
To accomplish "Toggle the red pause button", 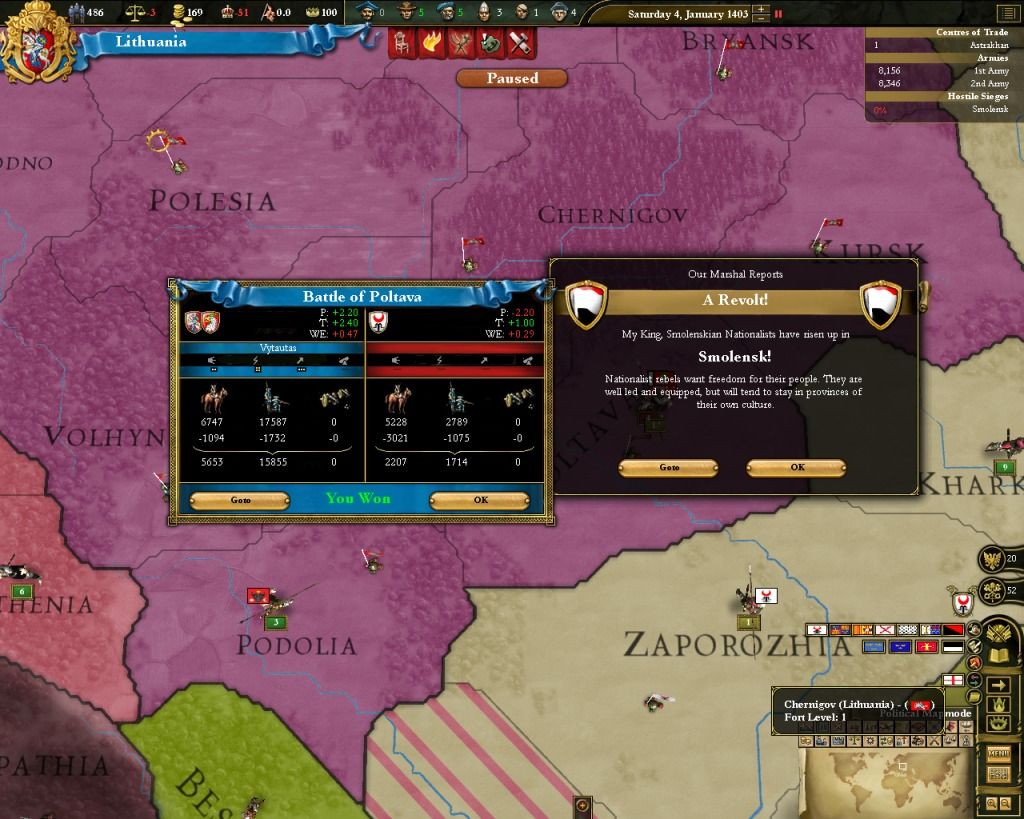I will coord(778,14).
